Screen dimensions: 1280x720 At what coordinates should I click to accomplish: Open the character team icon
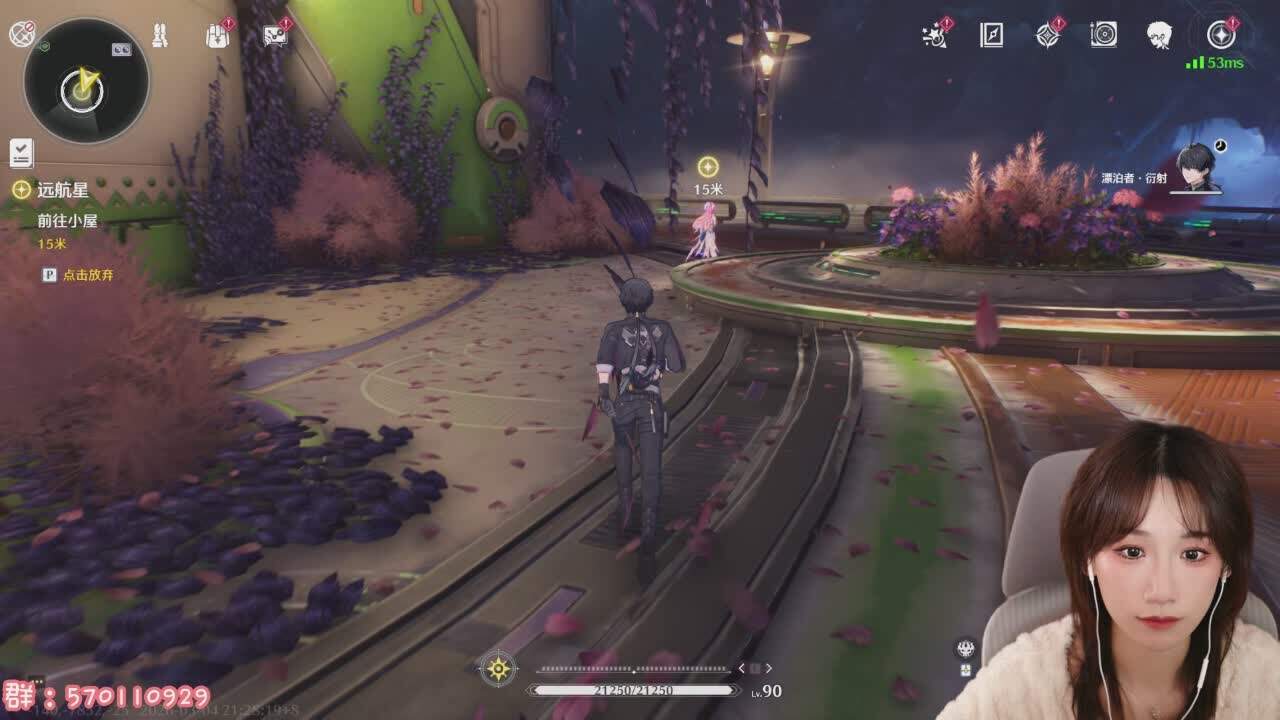159,36
